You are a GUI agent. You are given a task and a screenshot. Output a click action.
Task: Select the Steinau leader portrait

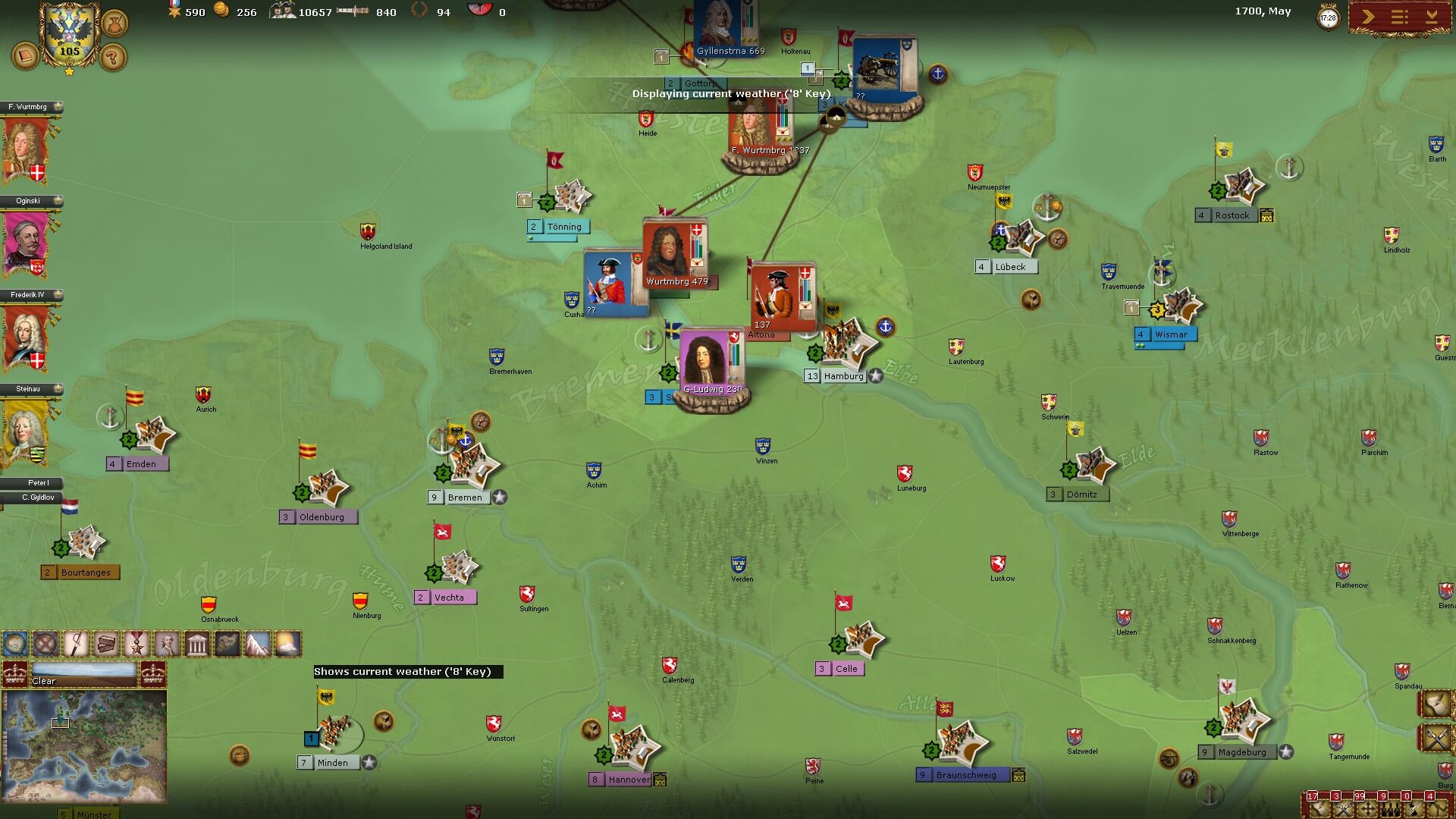pos(25,431)
